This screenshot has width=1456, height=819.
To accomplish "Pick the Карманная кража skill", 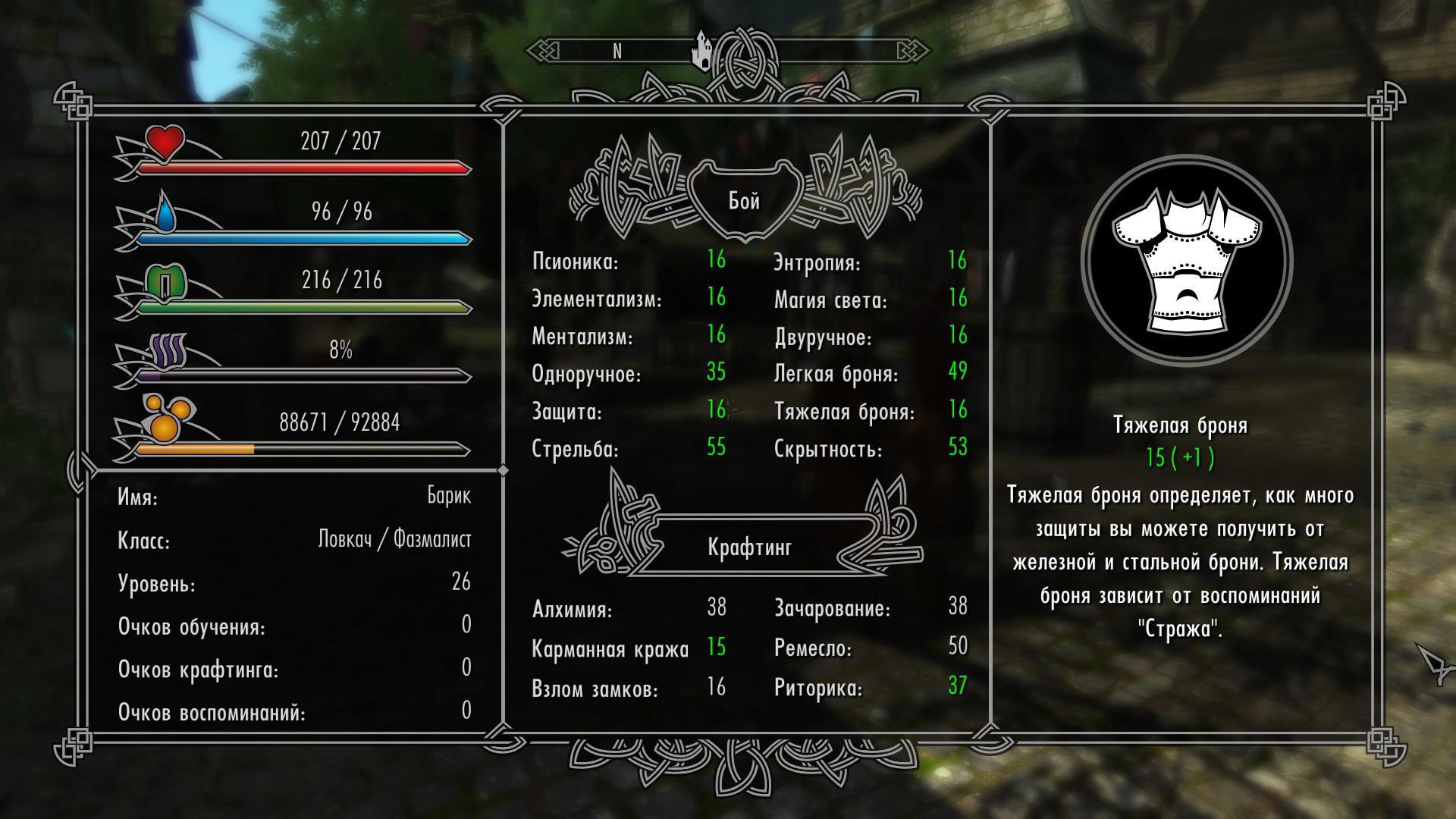I will [x=610, y=649].
